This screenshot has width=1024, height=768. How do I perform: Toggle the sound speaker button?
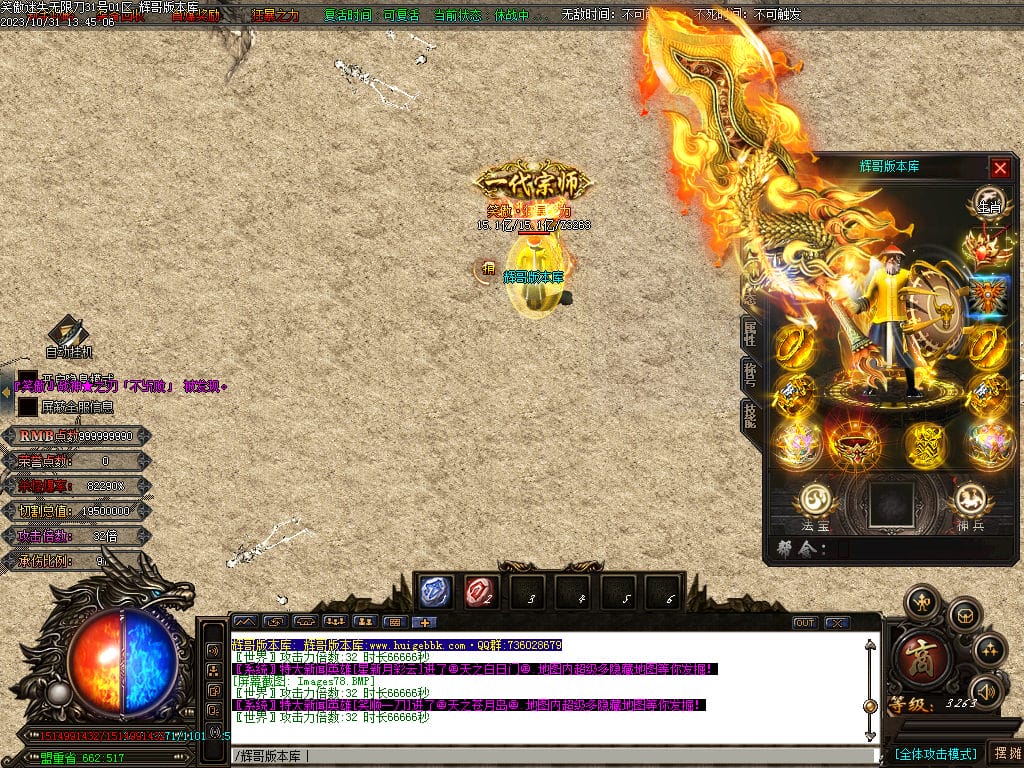[x=988, y=690]
